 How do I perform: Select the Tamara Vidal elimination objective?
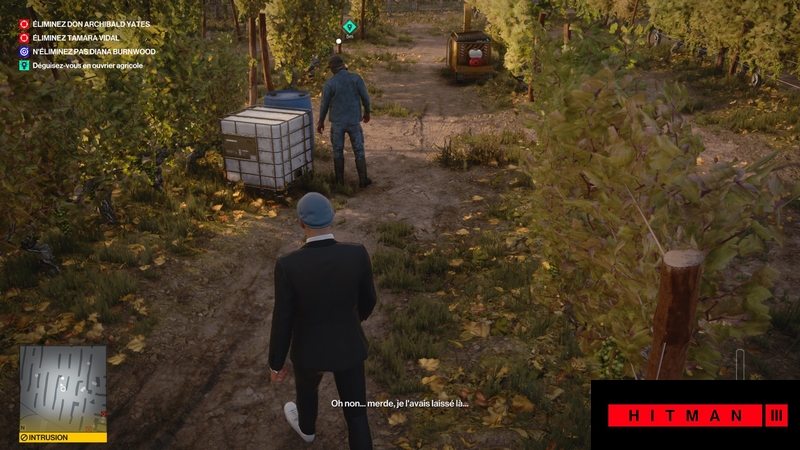pos(75,37)
